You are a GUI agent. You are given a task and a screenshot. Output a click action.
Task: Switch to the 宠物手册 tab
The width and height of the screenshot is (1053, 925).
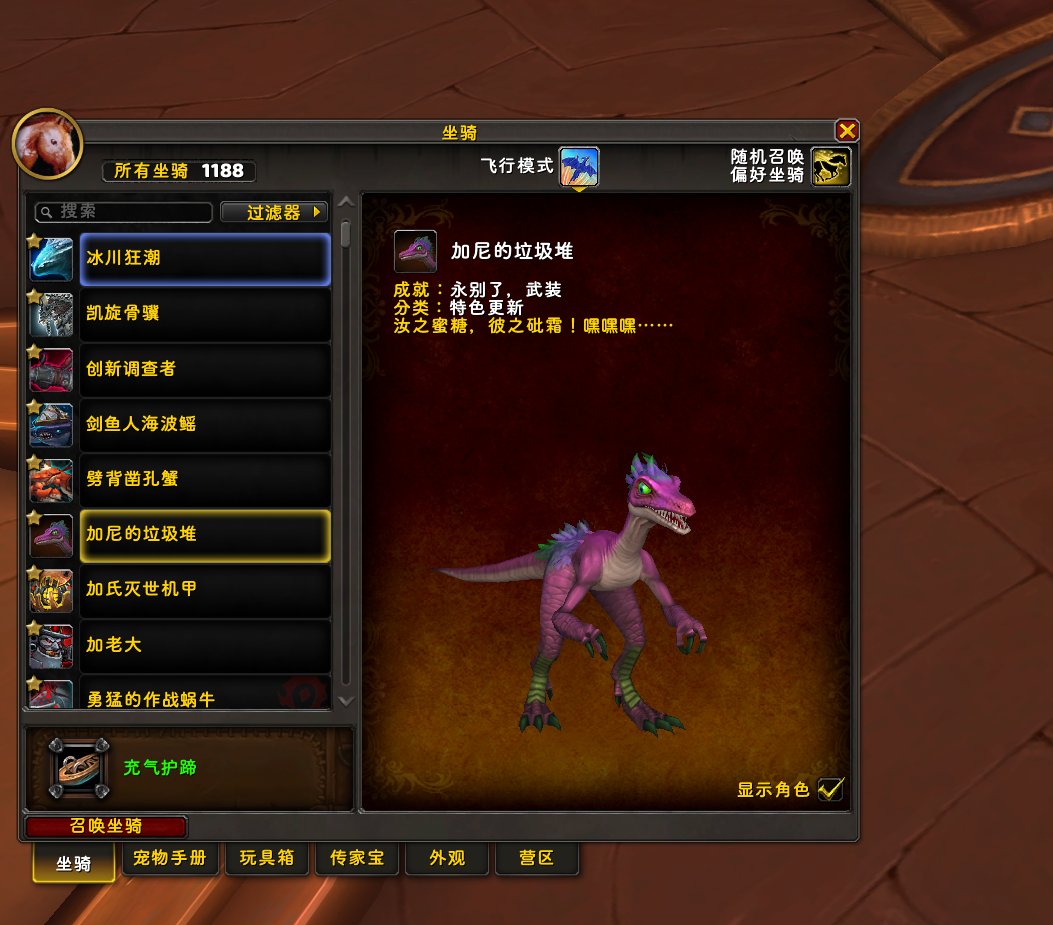pyautogui.click(x=170, y=858)
